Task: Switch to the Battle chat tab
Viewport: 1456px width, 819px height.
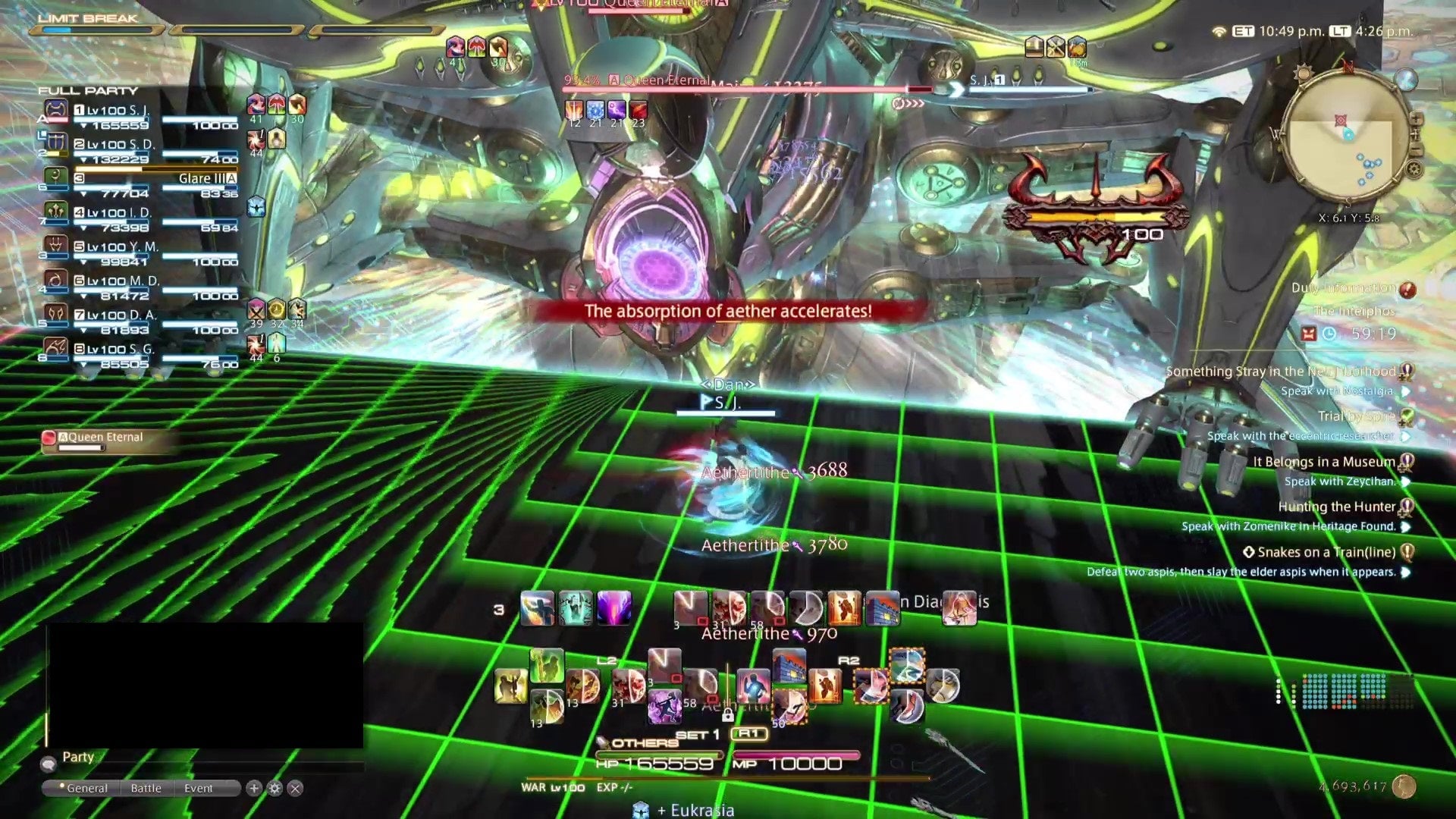Action: coord(146,788)
